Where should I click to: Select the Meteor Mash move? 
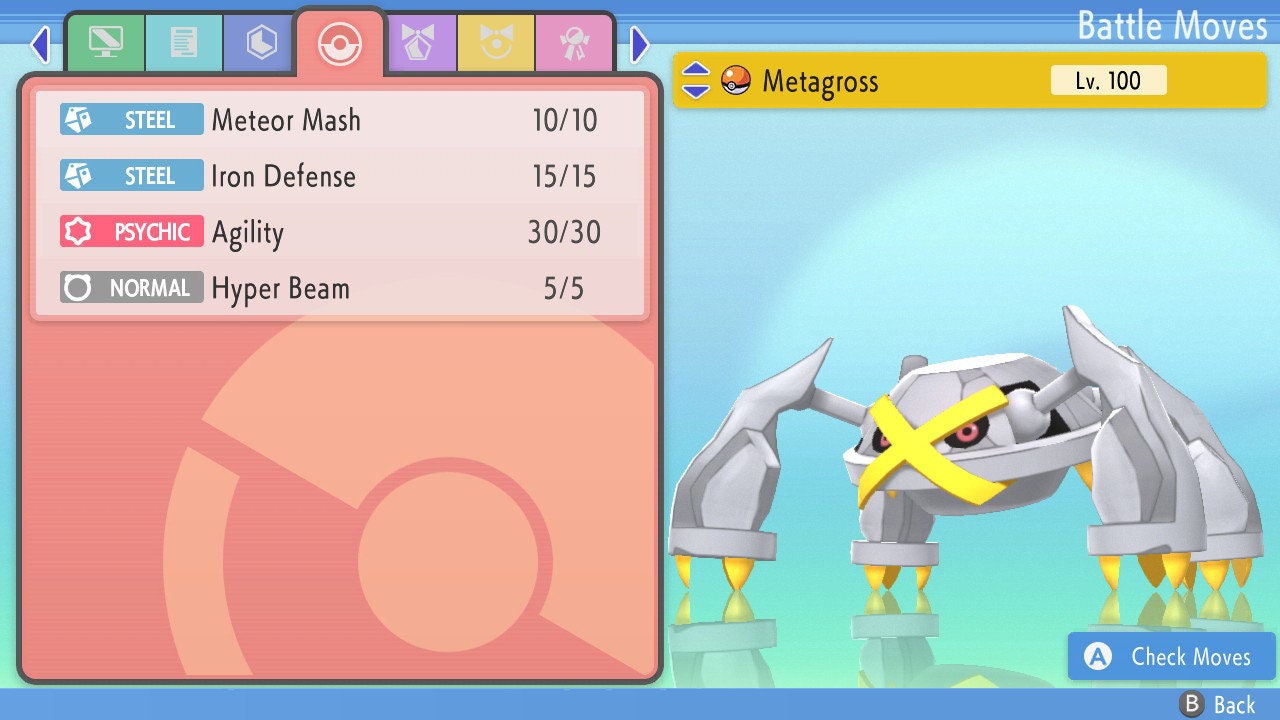340,121
